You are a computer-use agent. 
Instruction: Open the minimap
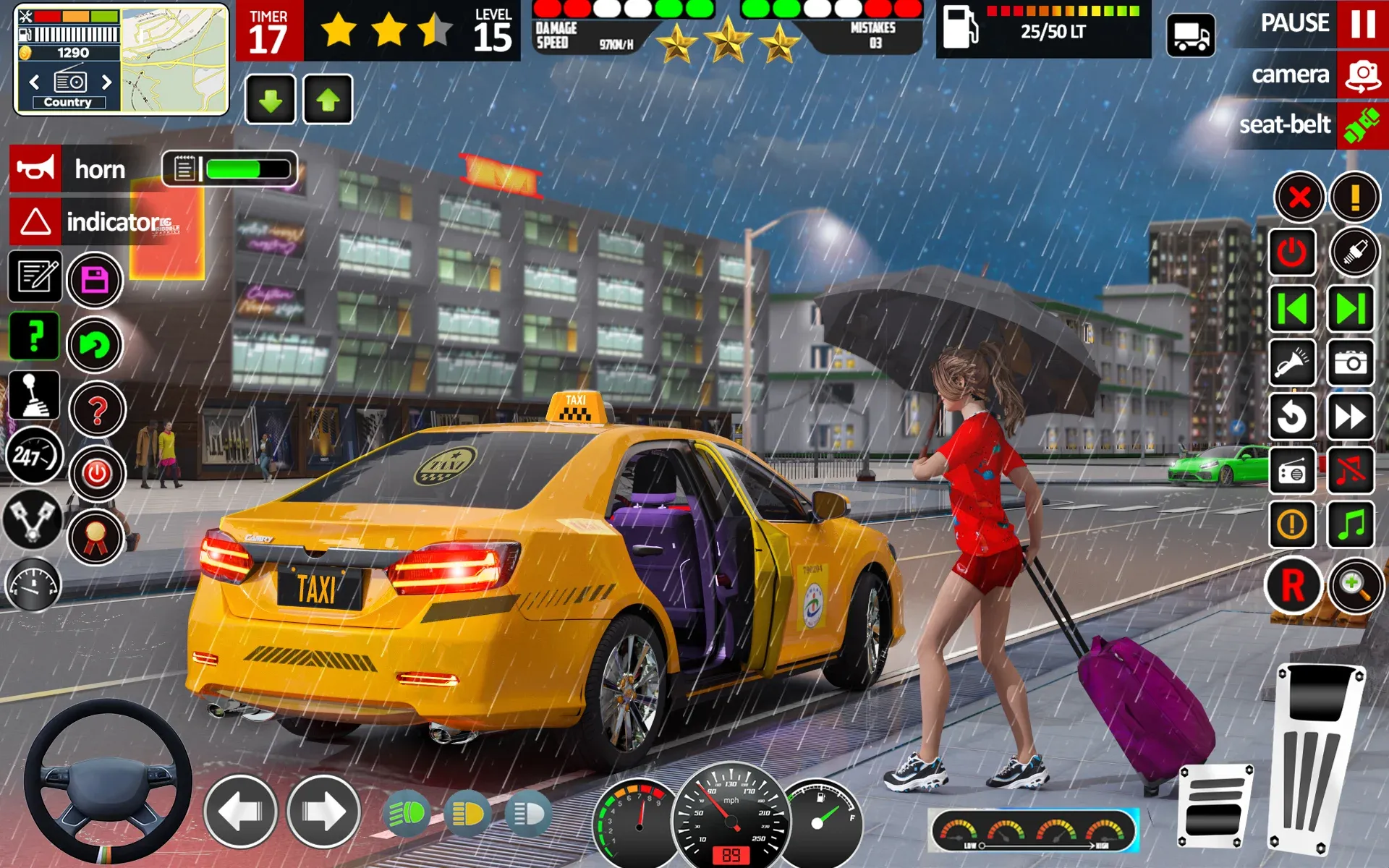point(174,59)
